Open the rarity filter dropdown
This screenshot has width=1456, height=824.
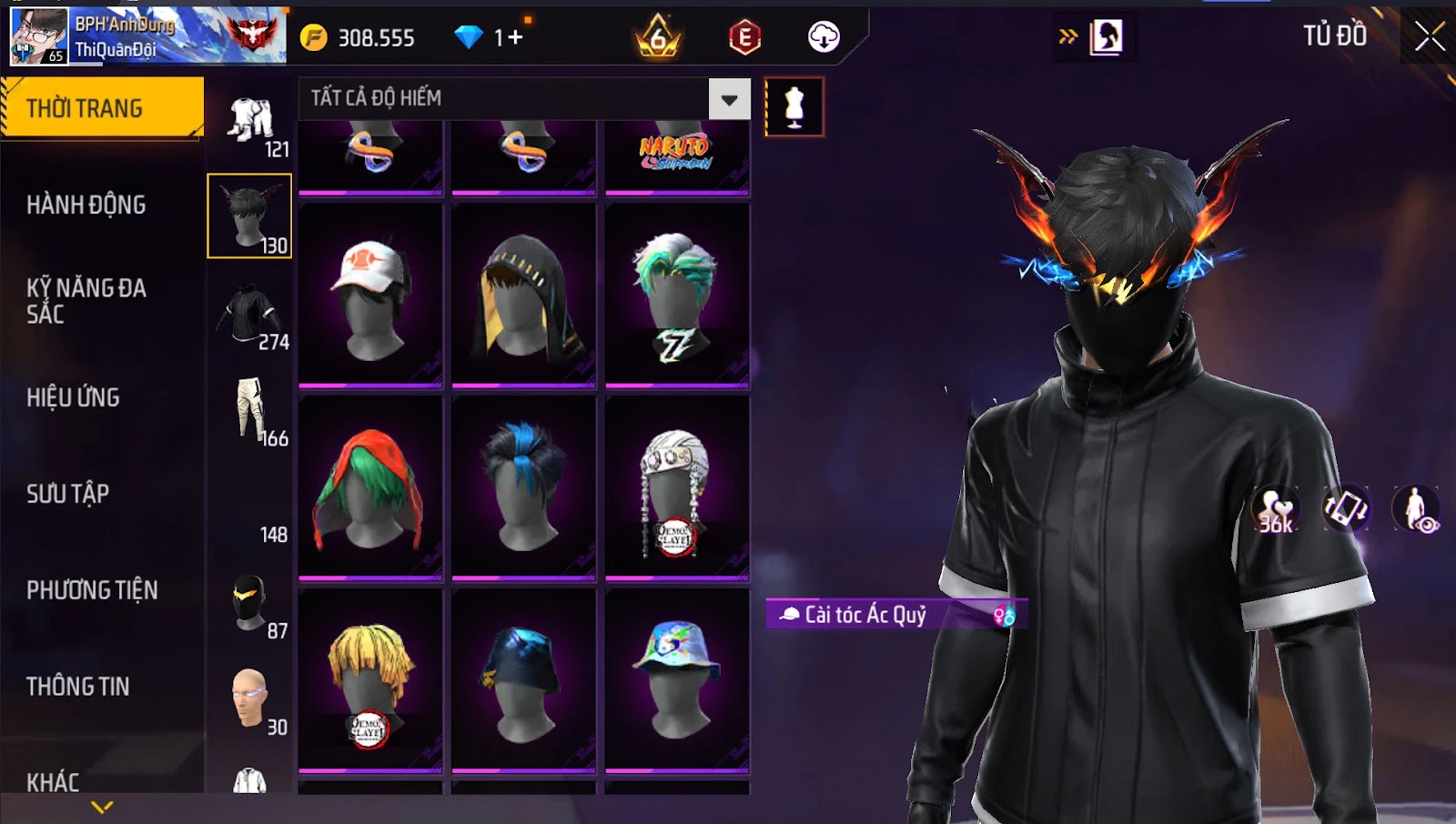[x=729, y=99]
